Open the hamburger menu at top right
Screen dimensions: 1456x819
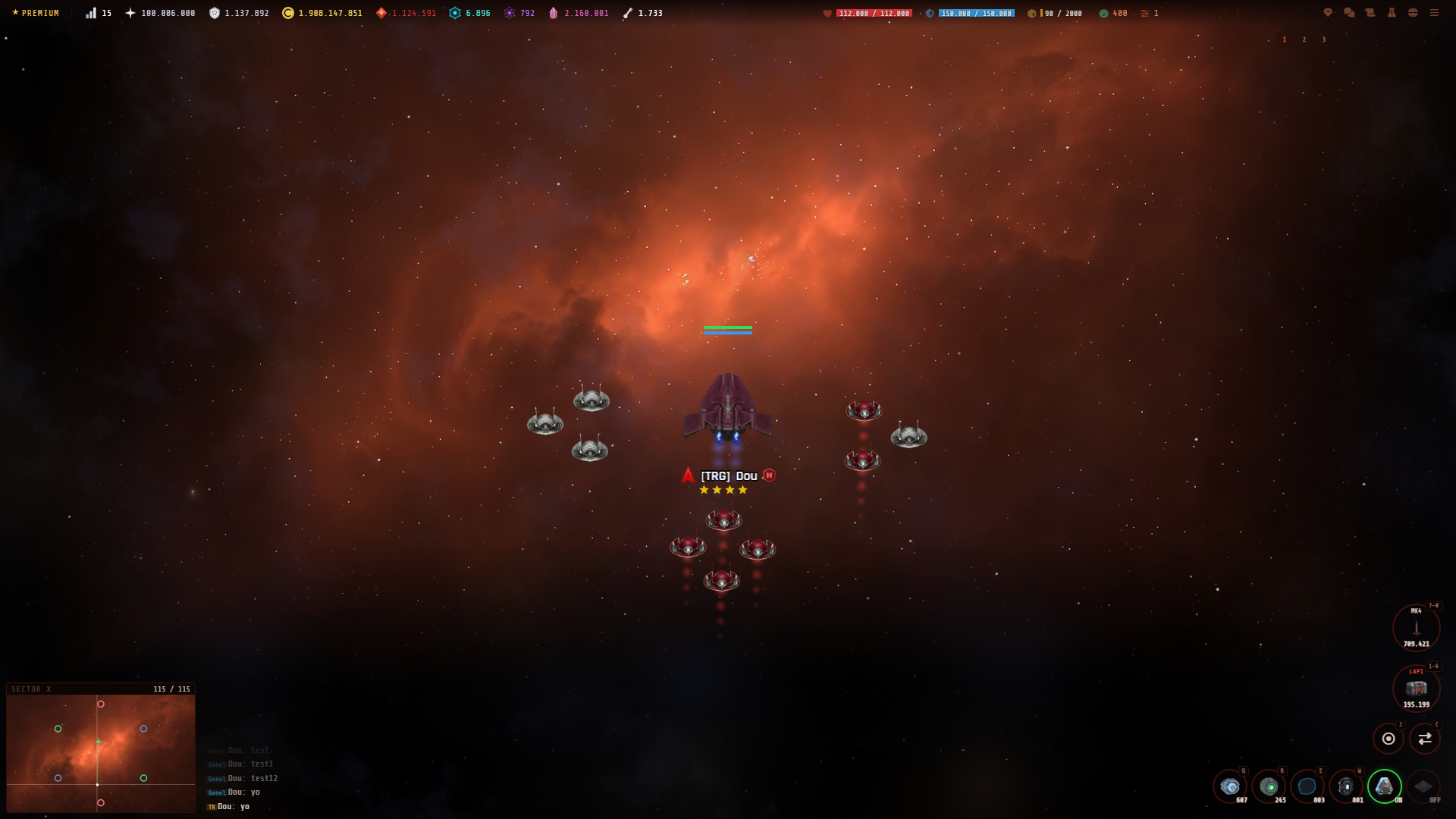point(1434,13)
